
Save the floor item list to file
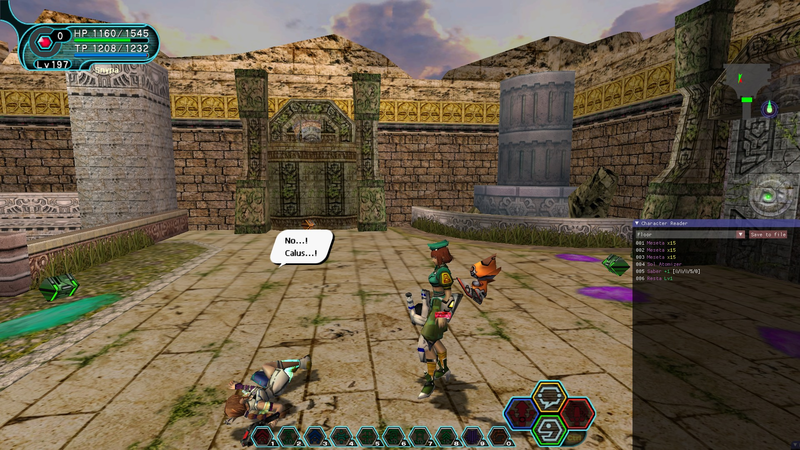pos(768,234)
